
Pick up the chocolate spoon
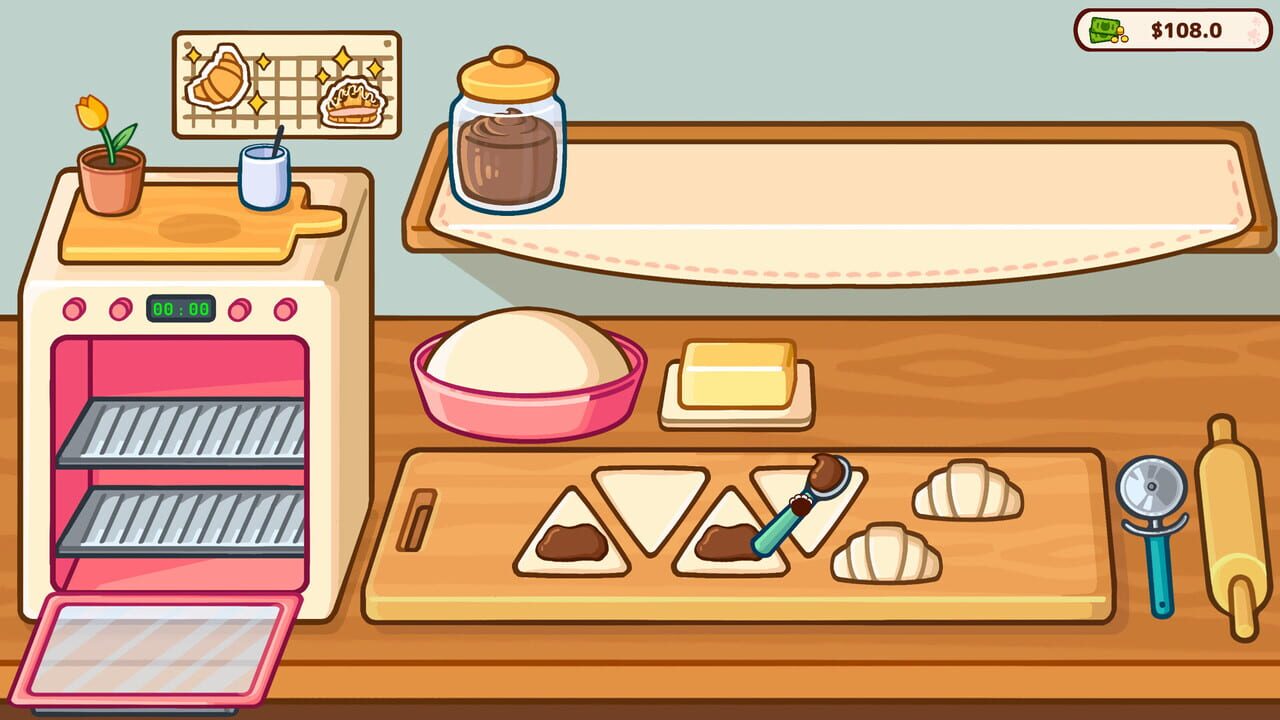tap(802, 505)
